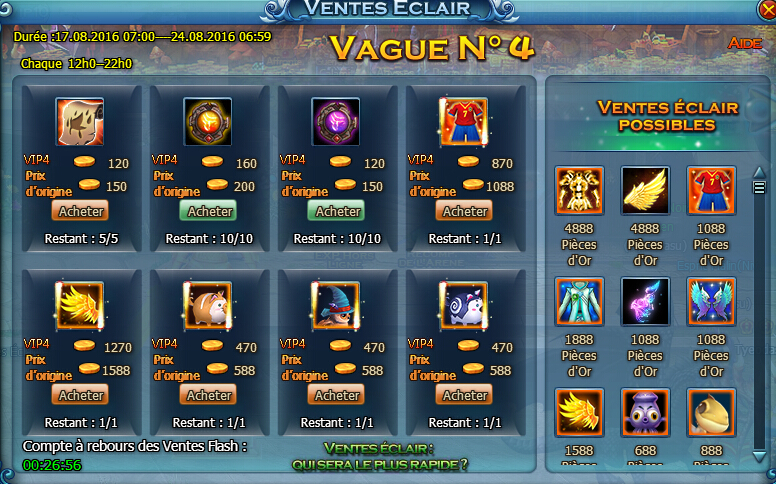This screenshot has height=484, width=776.
Task: Buy the scroll item for 120 gold
Action: point(82,211)
